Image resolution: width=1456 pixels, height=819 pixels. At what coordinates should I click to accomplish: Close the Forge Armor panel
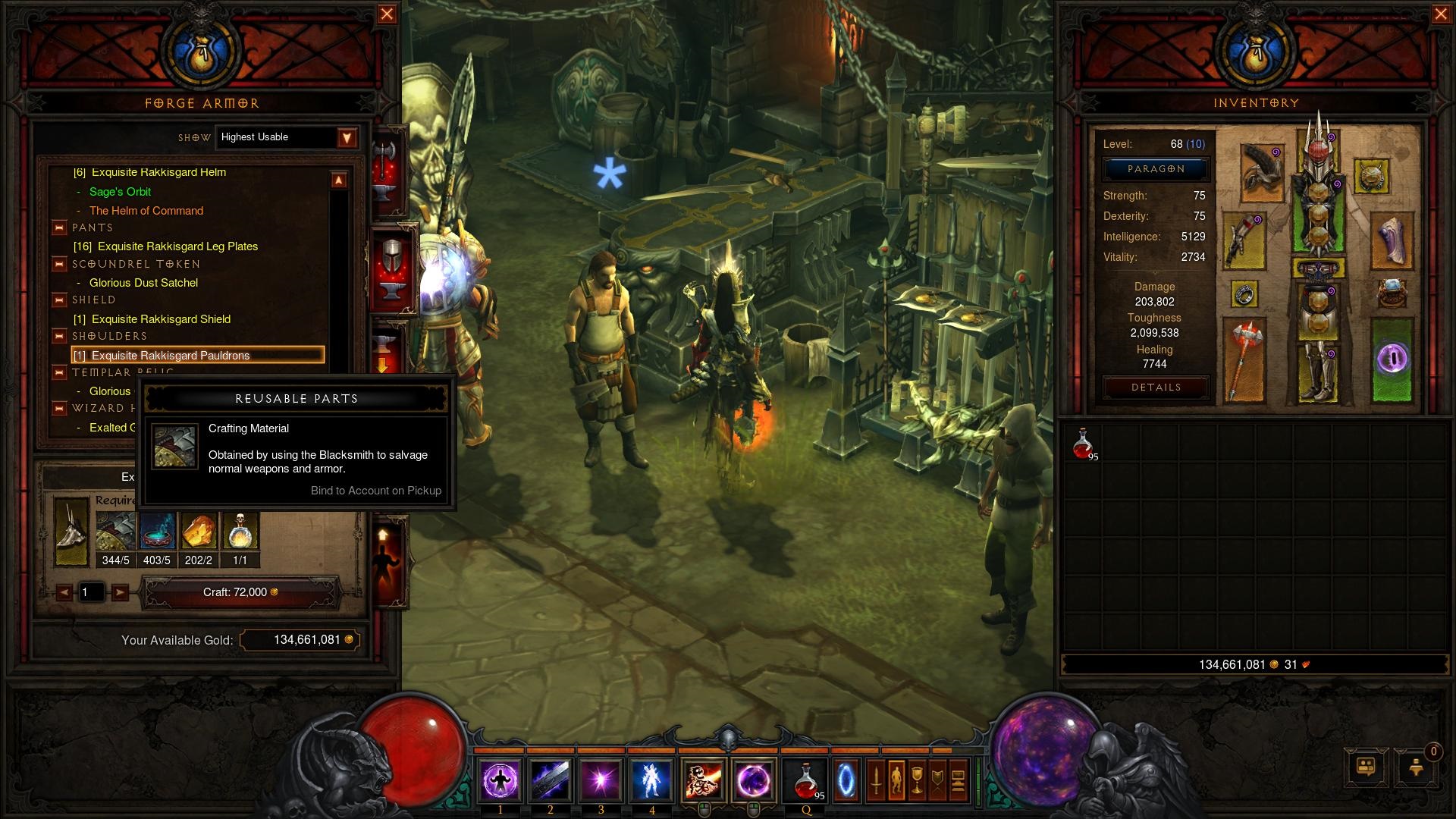tap(387, 14)
